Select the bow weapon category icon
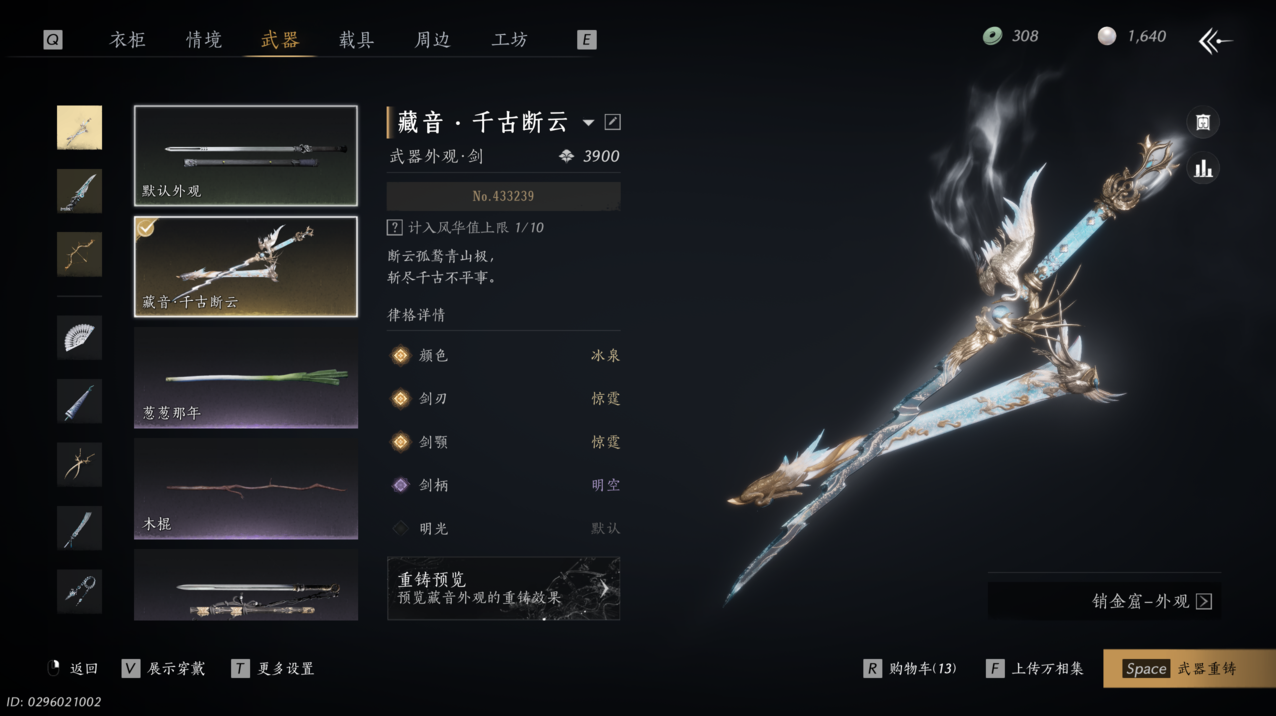 coord(79,254)
